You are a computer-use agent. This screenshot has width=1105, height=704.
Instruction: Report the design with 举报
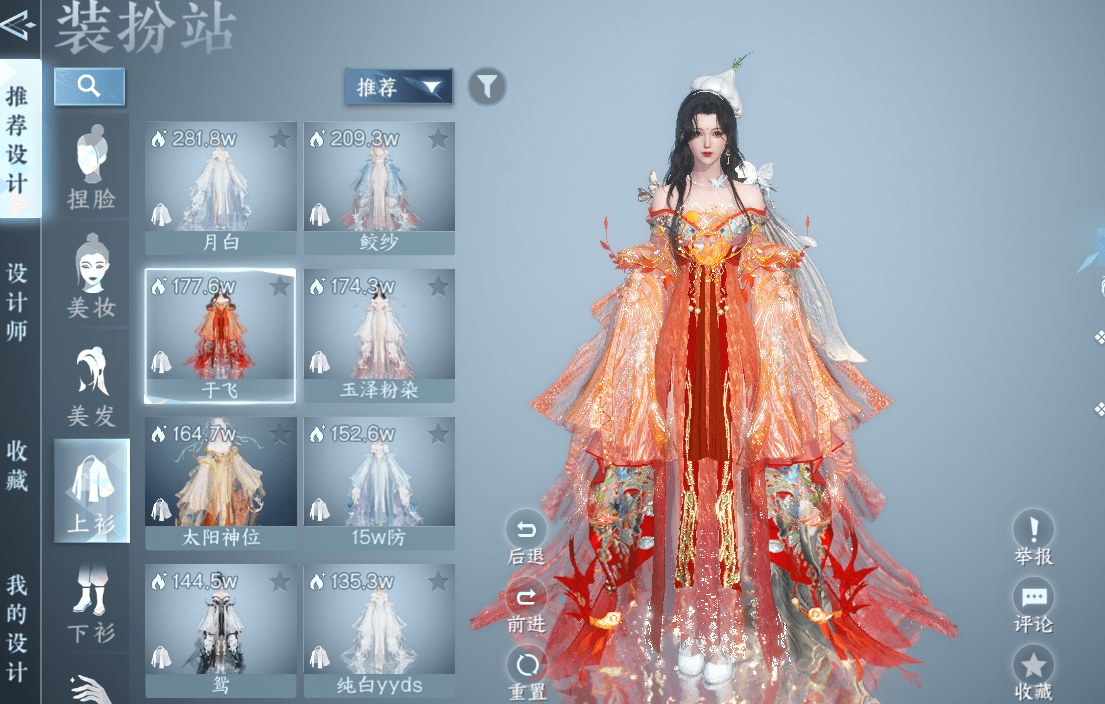pos(1033,539)
